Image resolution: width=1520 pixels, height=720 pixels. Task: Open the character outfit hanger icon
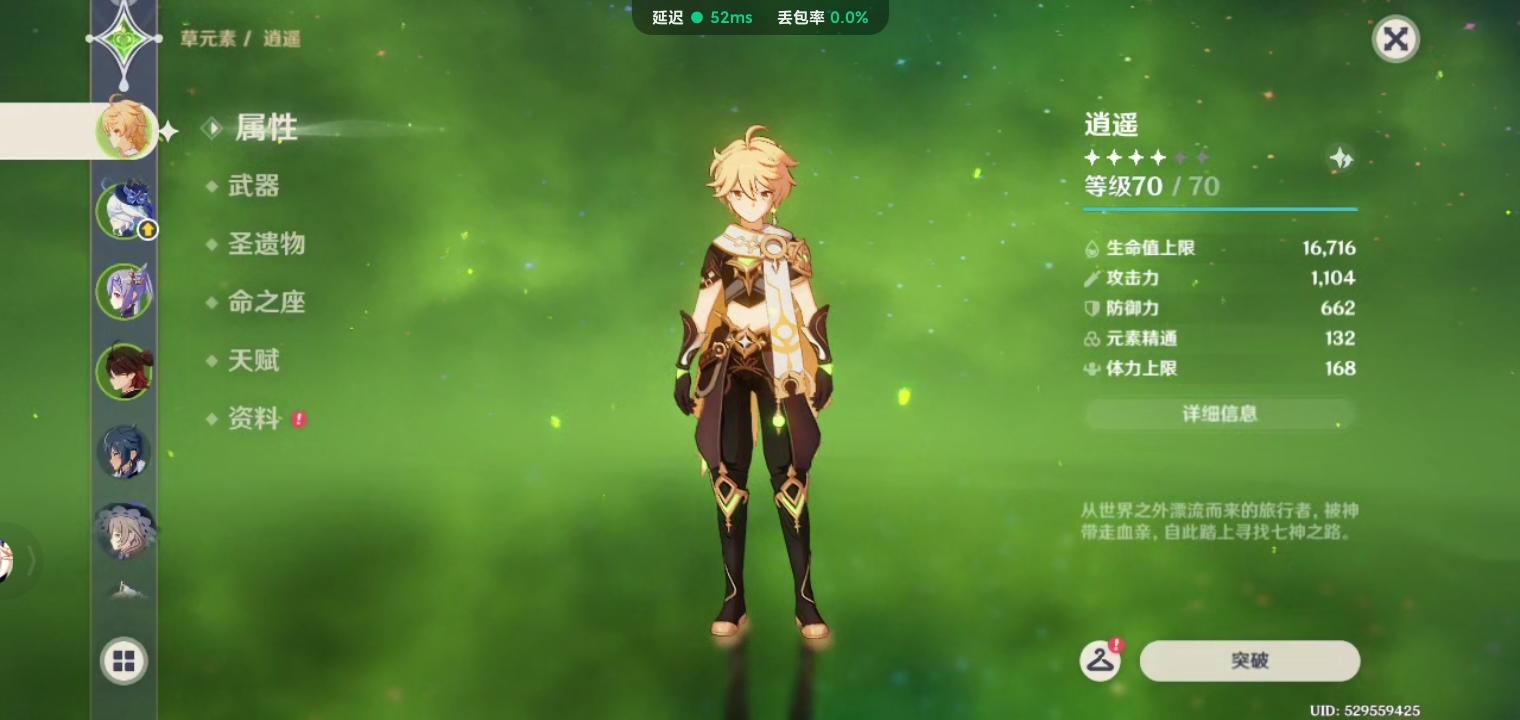(1100, 660)
